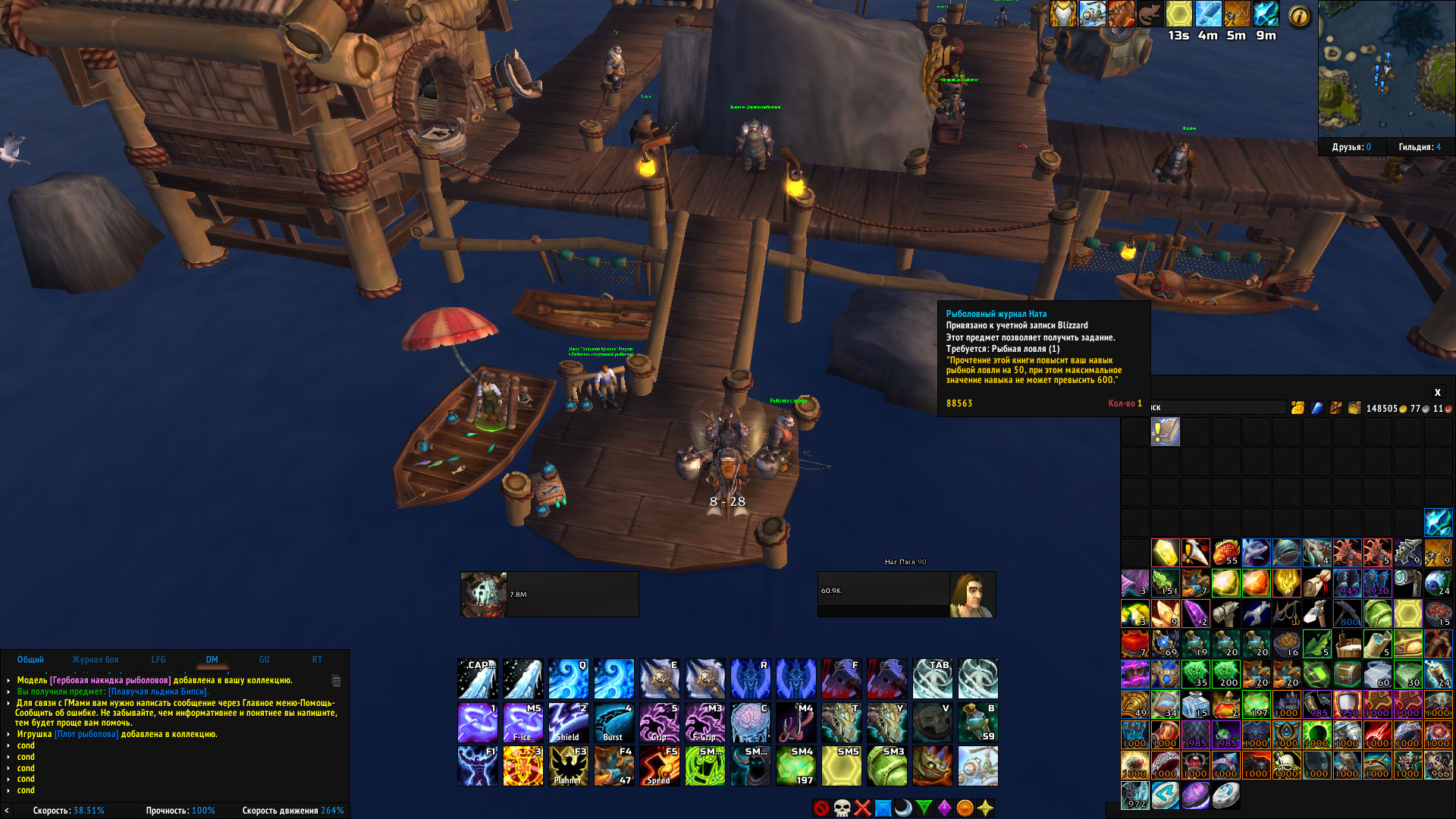
Task: Select the GU chat tab
Action: click(x=265, y=660)
